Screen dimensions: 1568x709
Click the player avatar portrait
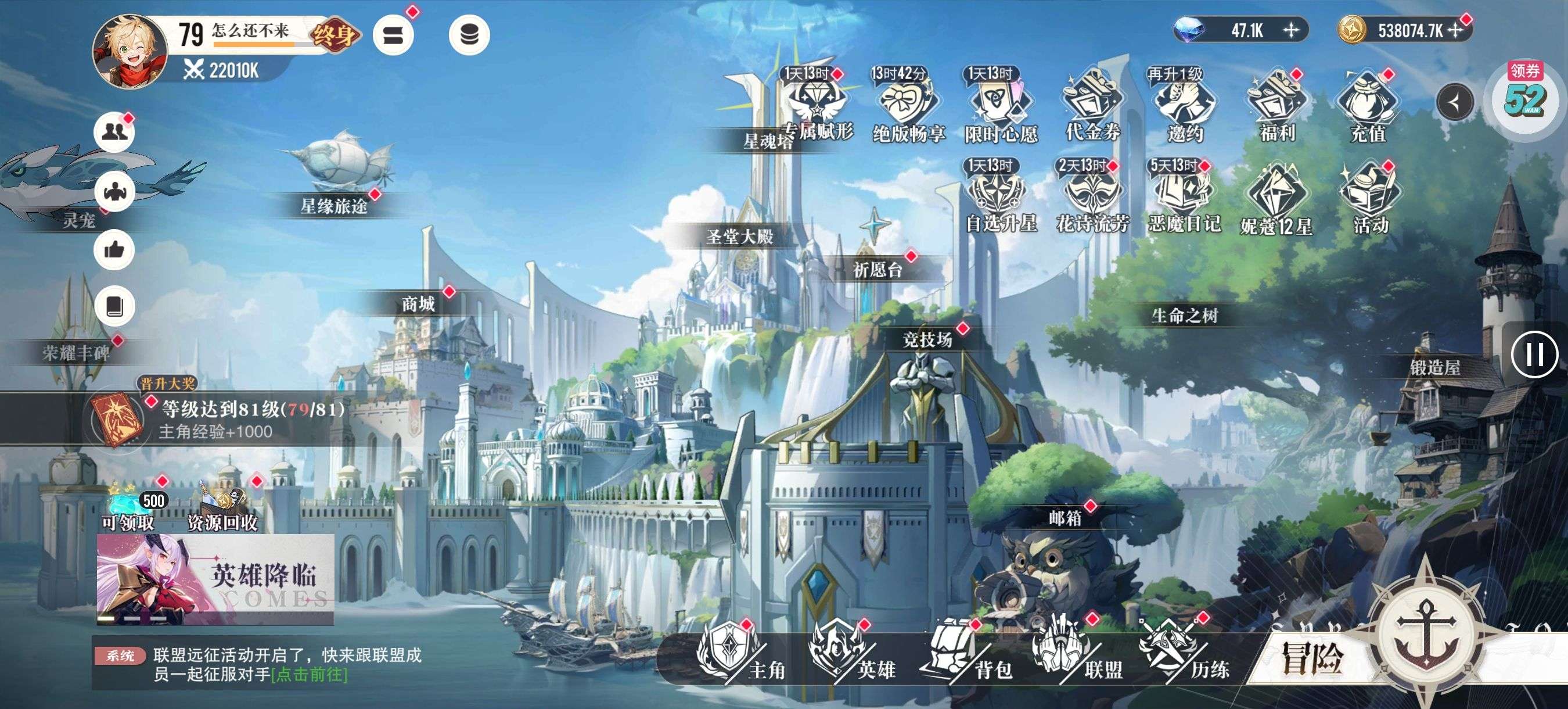click(131, 51)
